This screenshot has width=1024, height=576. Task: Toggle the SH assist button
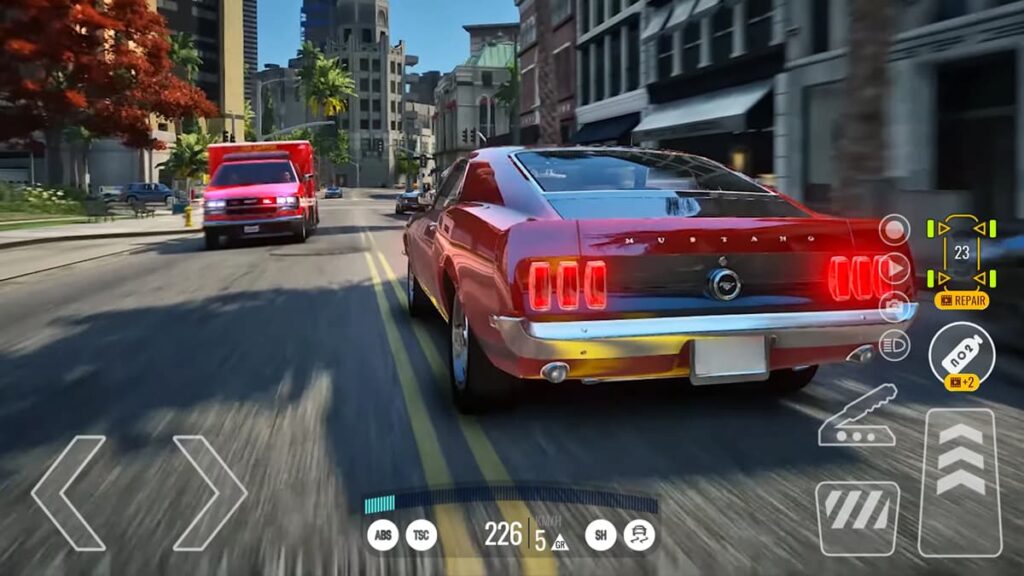click(600, 536)
